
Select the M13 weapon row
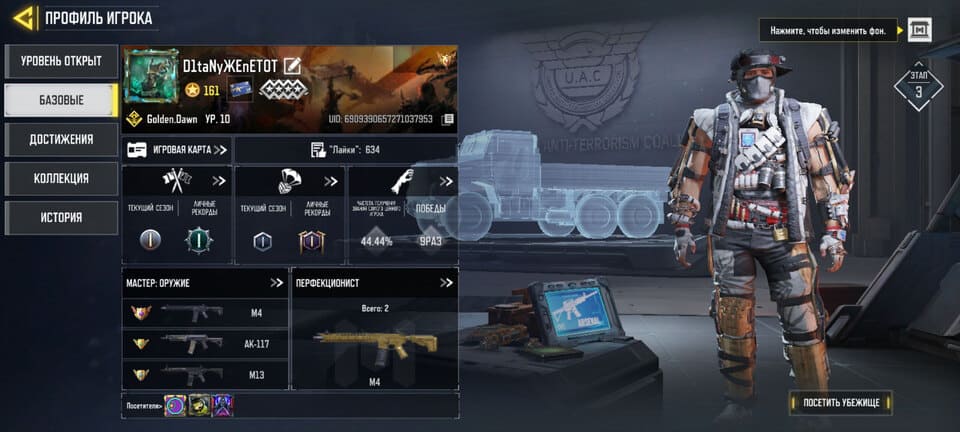(x=205, y=374)
